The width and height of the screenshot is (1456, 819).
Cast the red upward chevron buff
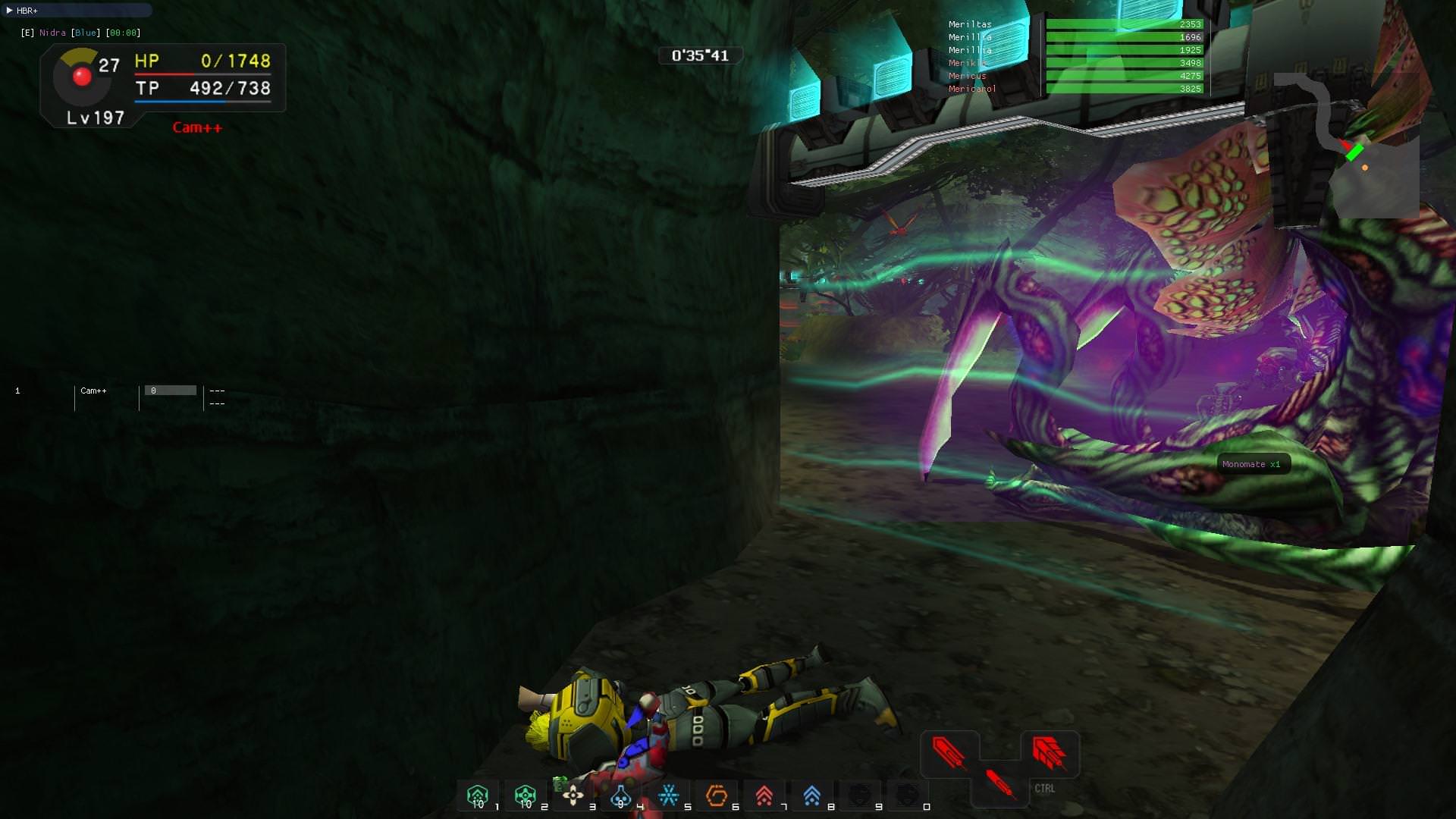click(x=764, y=795)
